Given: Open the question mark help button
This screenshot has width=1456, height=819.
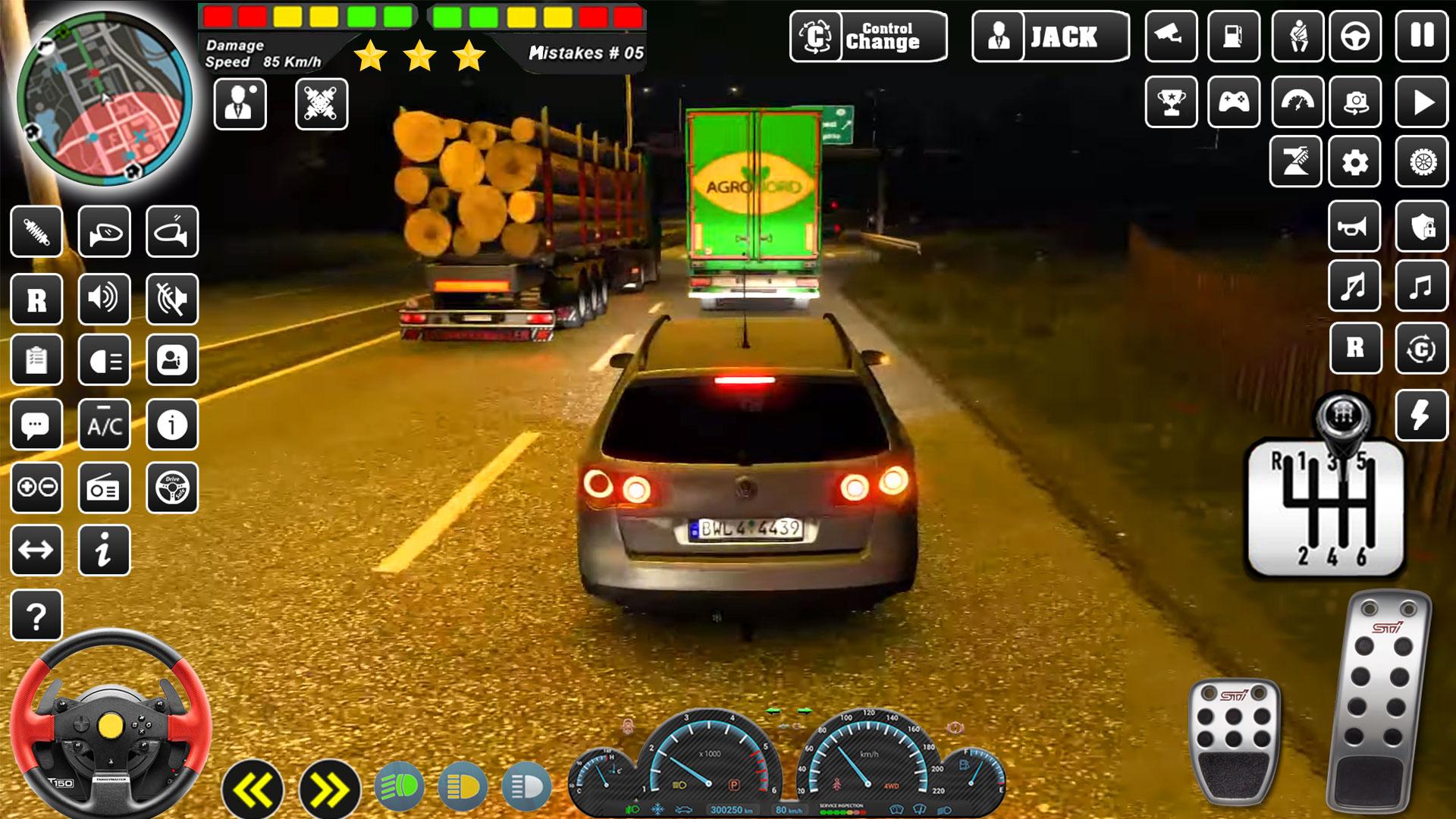Looking at the screenshot, I should (x=36, y=616).
